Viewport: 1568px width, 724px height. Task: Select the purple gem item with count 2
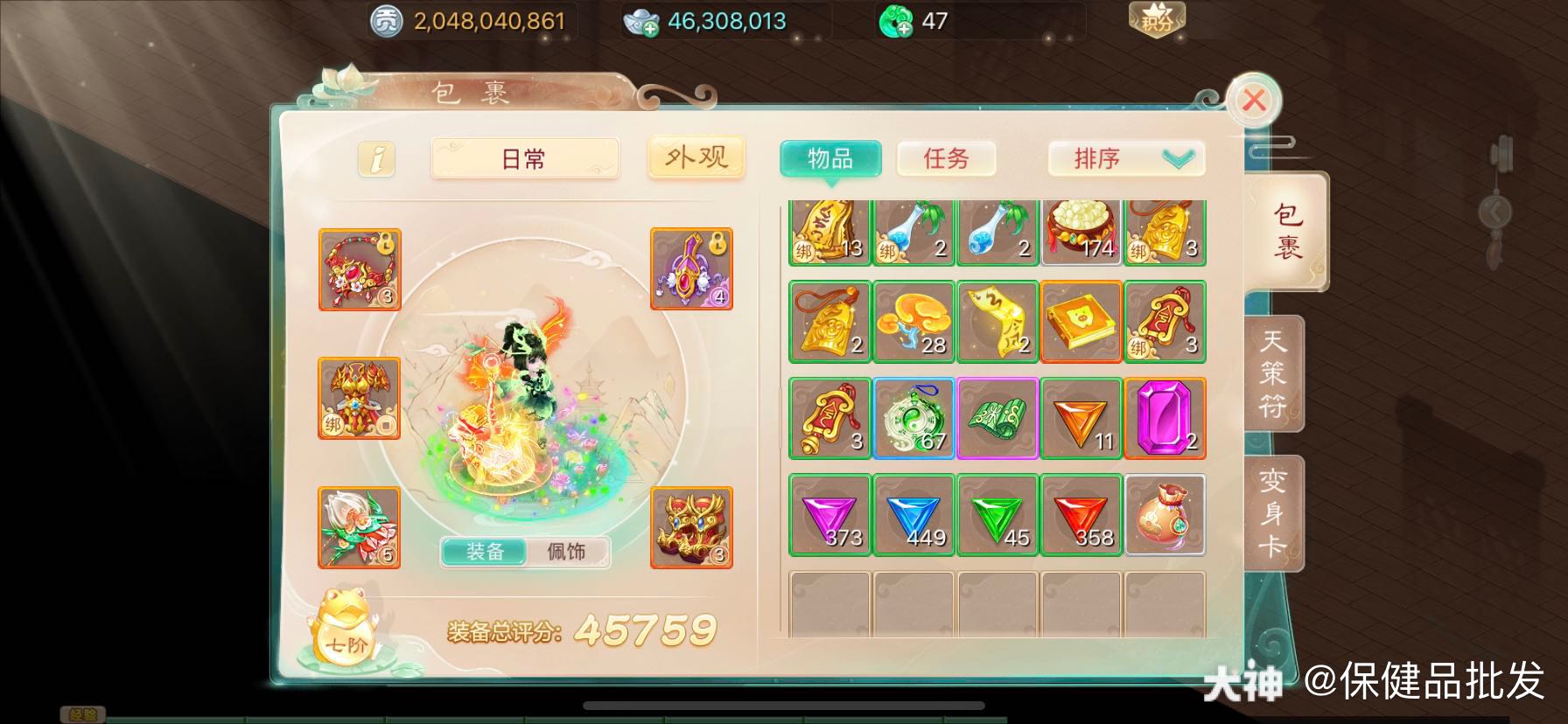pyautogui.click(x=1165, y=418)
